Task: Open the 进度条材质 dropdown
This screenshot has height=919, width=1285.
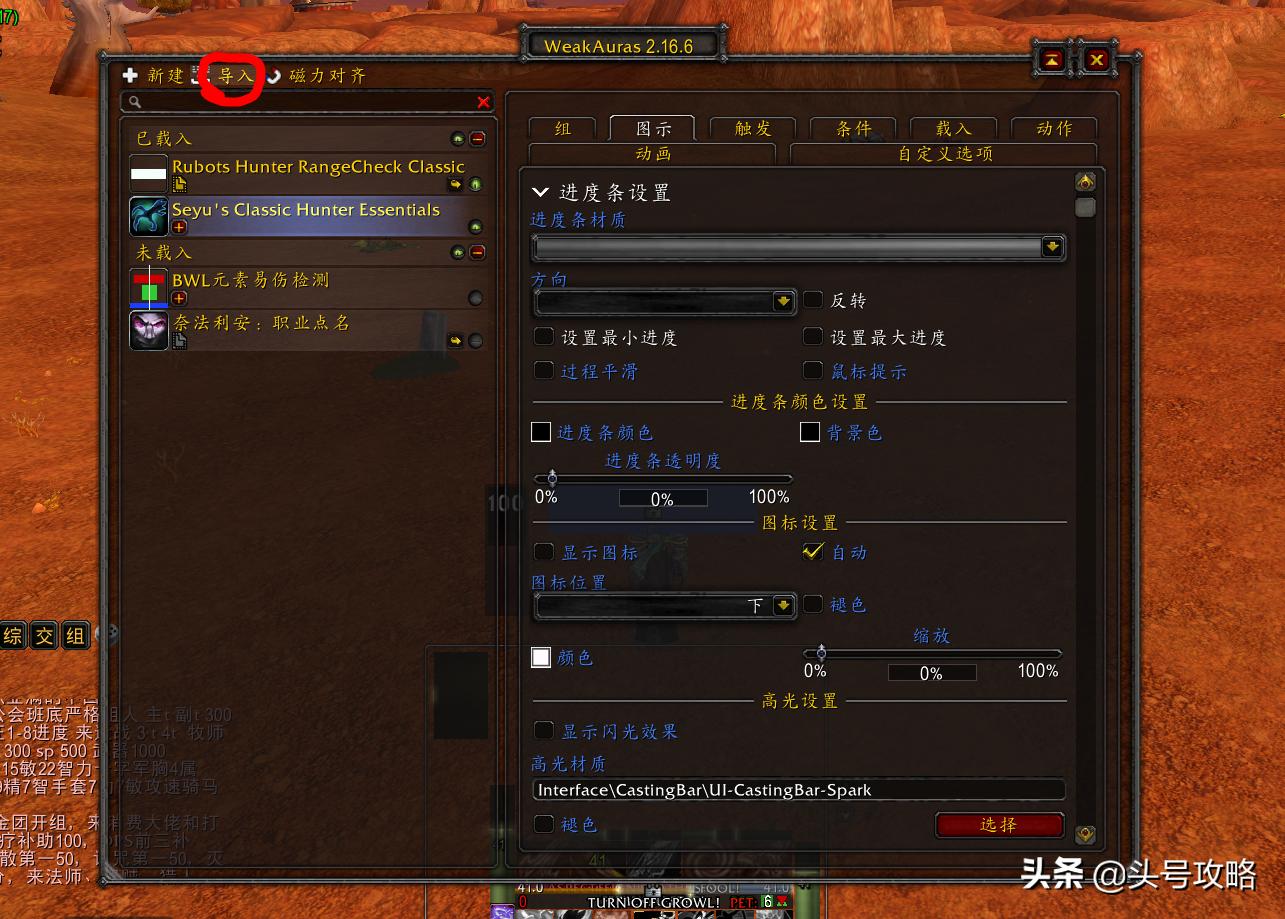Action: tap(1052, 247)
